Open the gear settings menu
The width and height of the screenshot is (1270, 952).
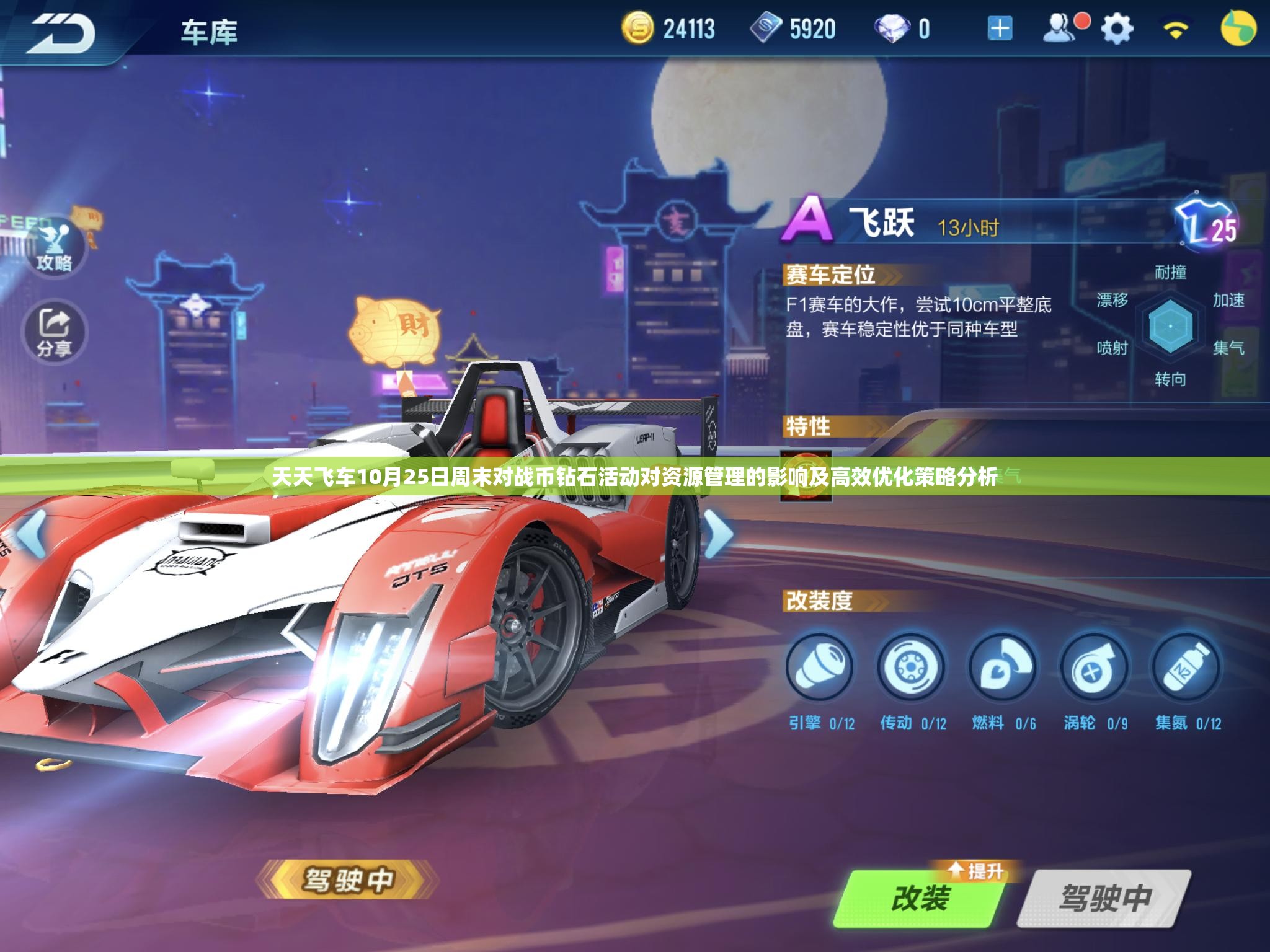[1117, 29]
